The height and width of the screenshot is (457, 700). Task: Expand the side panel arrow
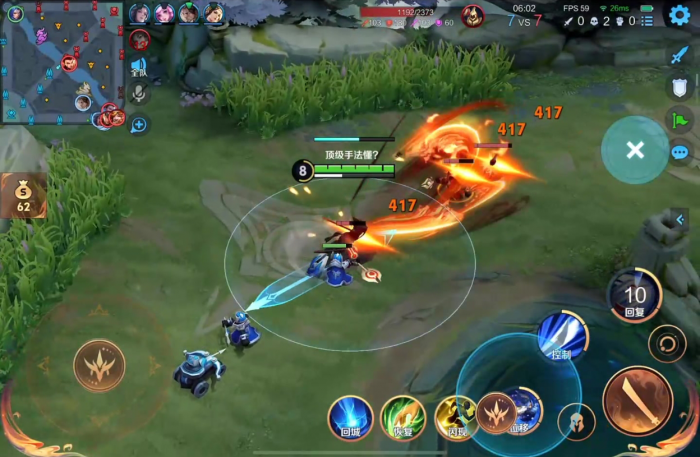tap(680, 219)
